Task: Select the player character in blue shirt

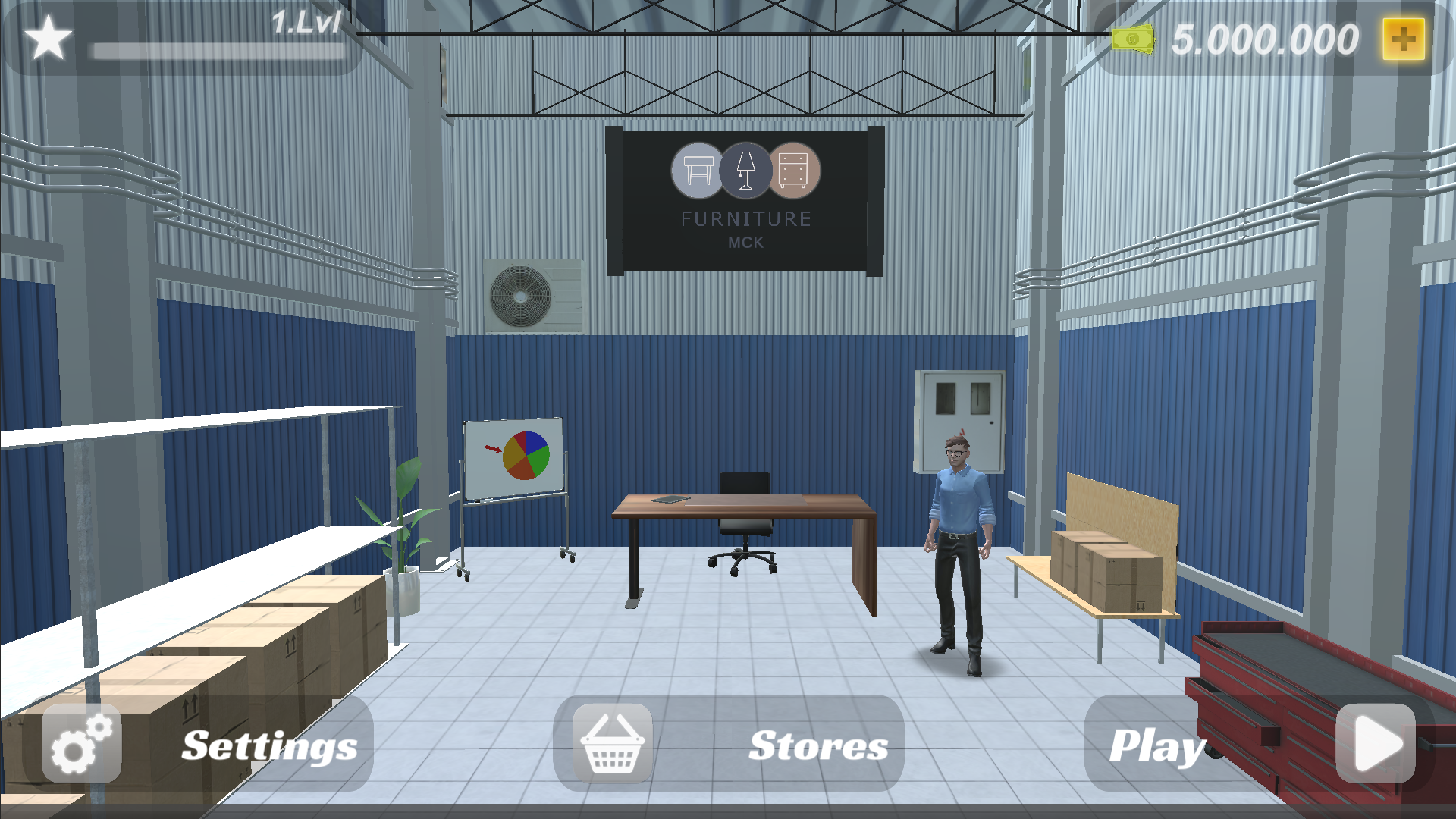Action: [960, 554]
